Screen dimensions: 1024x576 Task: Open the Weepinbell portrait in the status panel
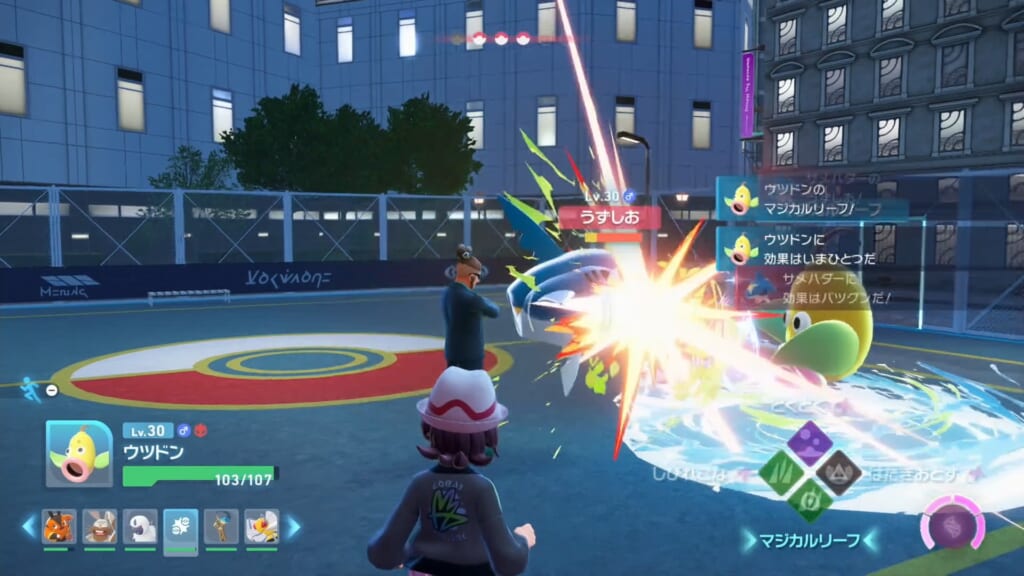coord(79,453)
